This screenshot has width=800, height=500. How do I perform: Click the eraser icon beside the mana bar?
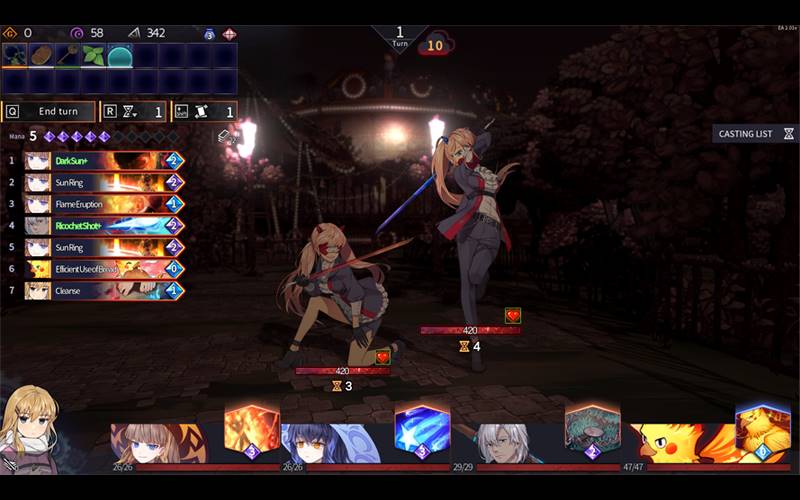[225, 136]
